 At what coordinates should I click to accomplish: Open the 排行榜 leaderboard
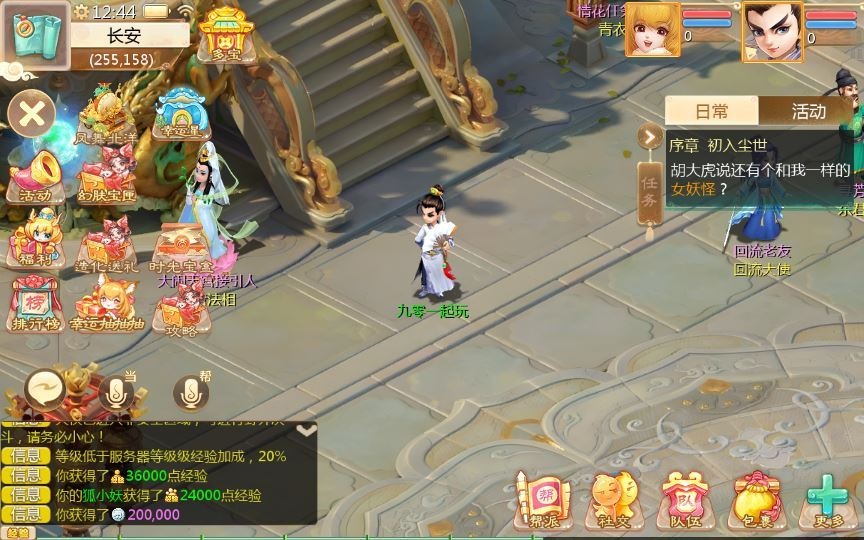(36, 302)
